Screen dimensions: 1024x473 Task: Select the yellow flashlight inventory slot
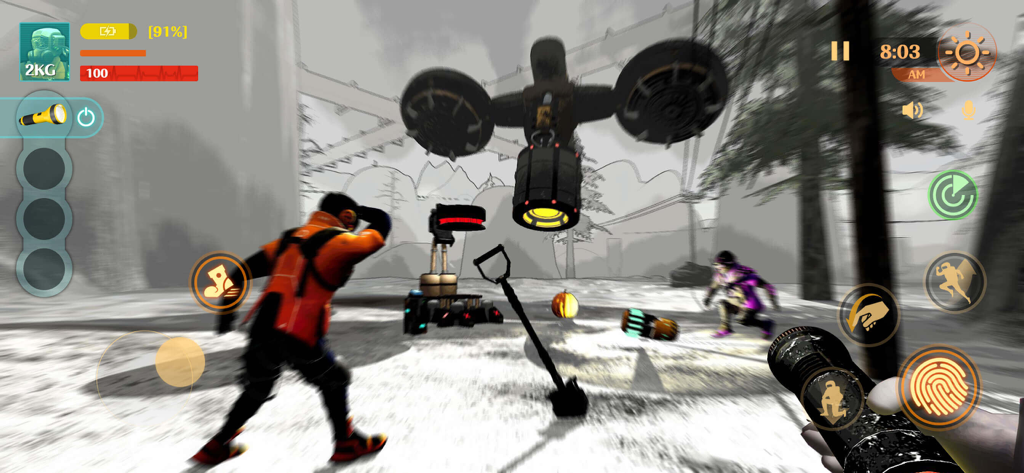(43, 117)
